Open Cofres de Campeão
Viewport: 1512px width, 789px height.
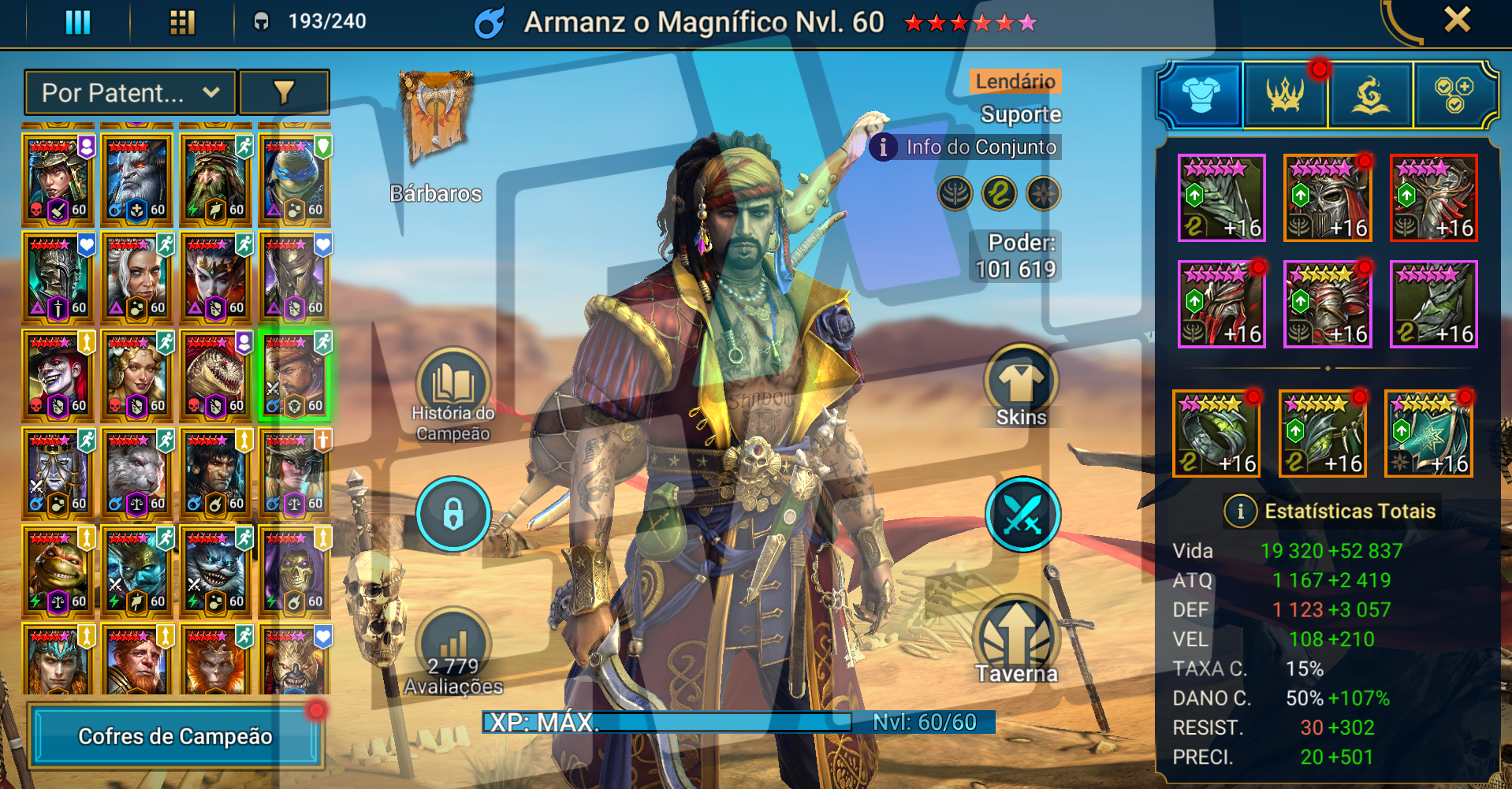pos(175,736)
